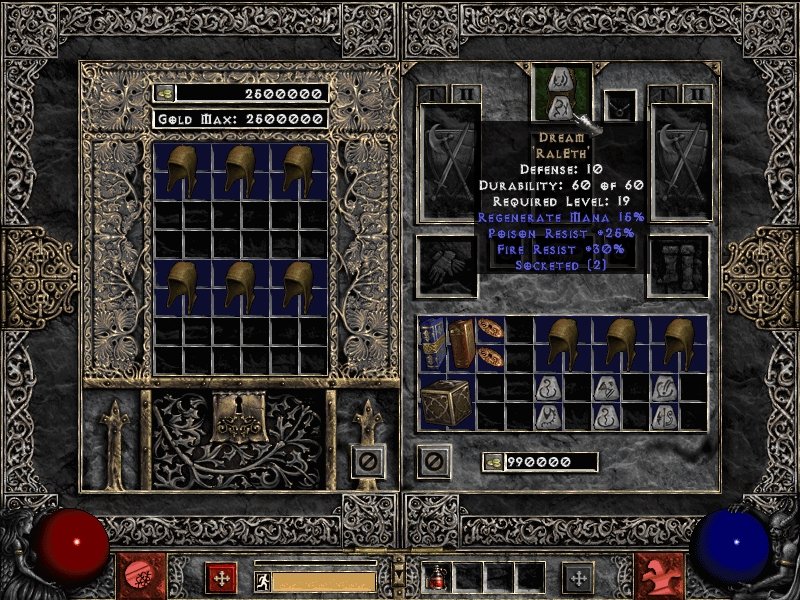Select the blue tome in inventory
Image resolution: width=800 pixels, height=600 pixels.
(433, 343)
